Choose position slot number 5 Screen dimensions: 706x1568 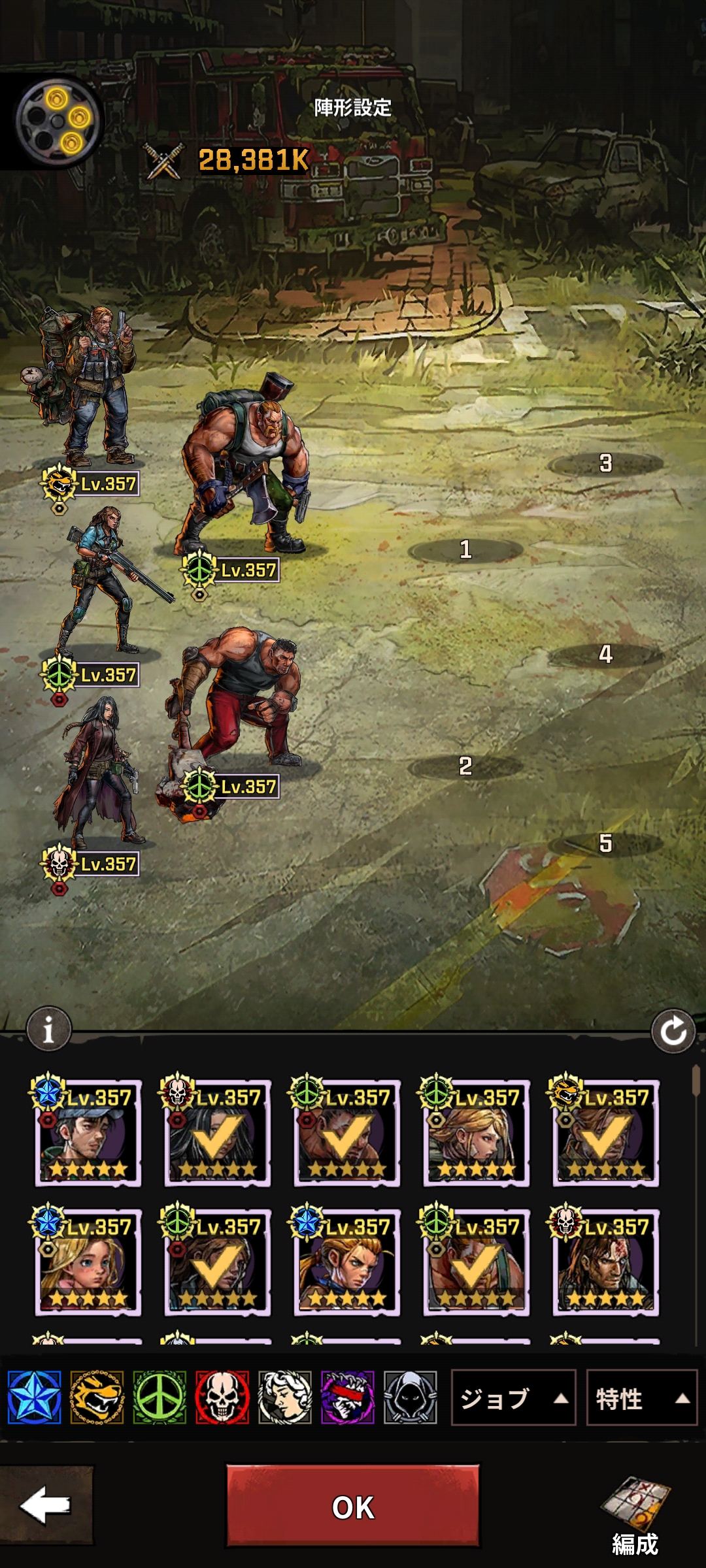(605, 843)
